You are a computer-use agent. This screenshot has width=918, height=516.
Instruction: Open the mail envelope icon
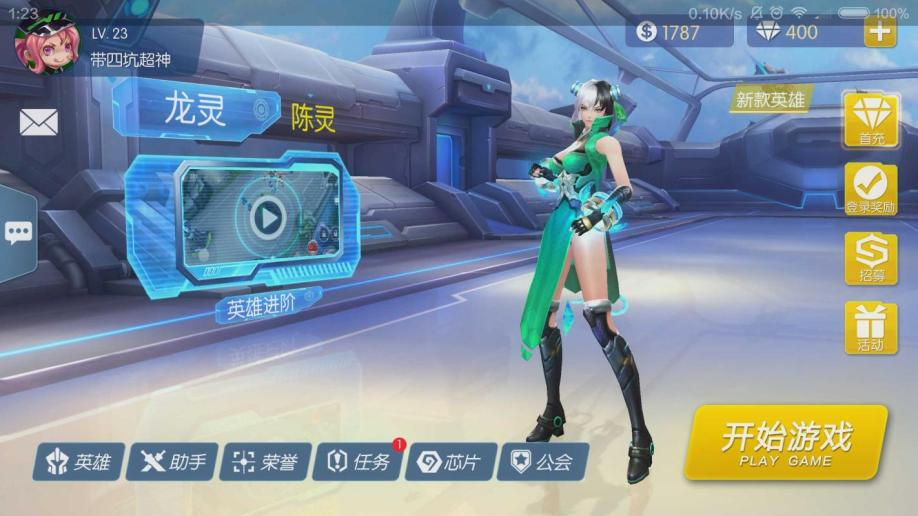tap(38, 122)
